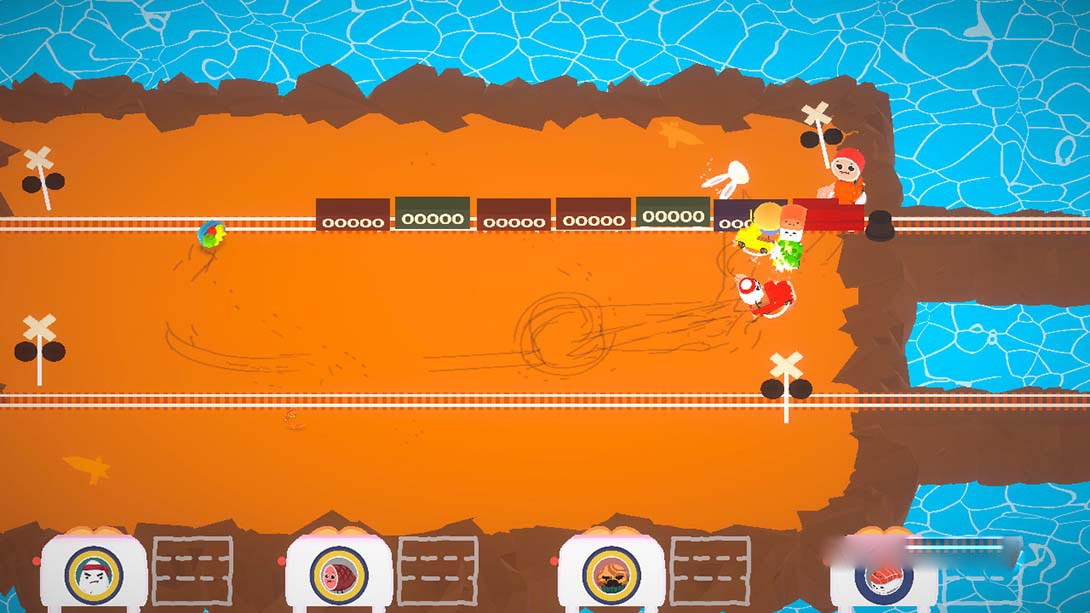Choose the mustached character portrait
1090x613 pixels.
coord(611,574)
